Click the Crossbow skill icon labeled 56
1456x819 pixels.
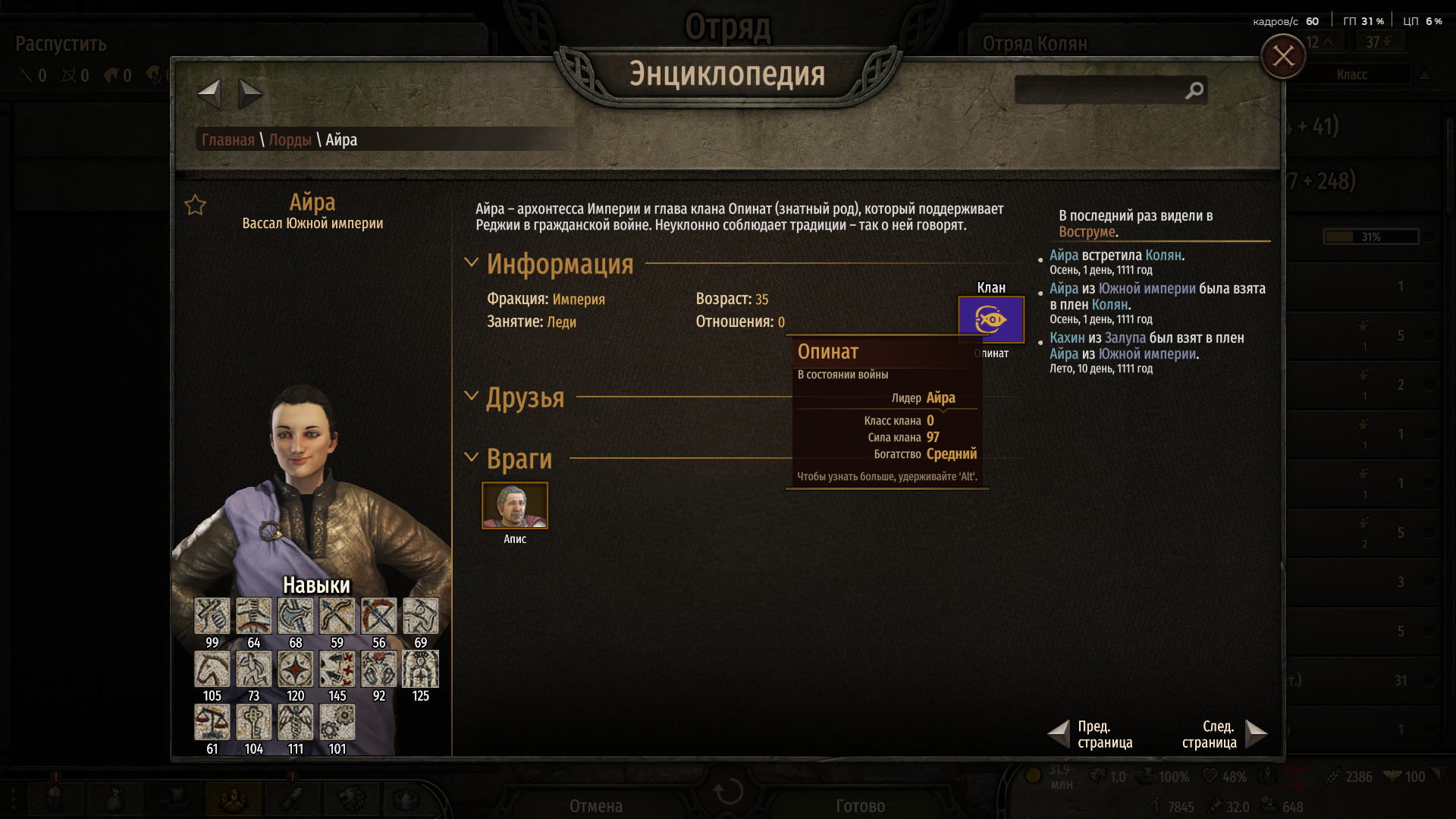(x=378, y=616)
